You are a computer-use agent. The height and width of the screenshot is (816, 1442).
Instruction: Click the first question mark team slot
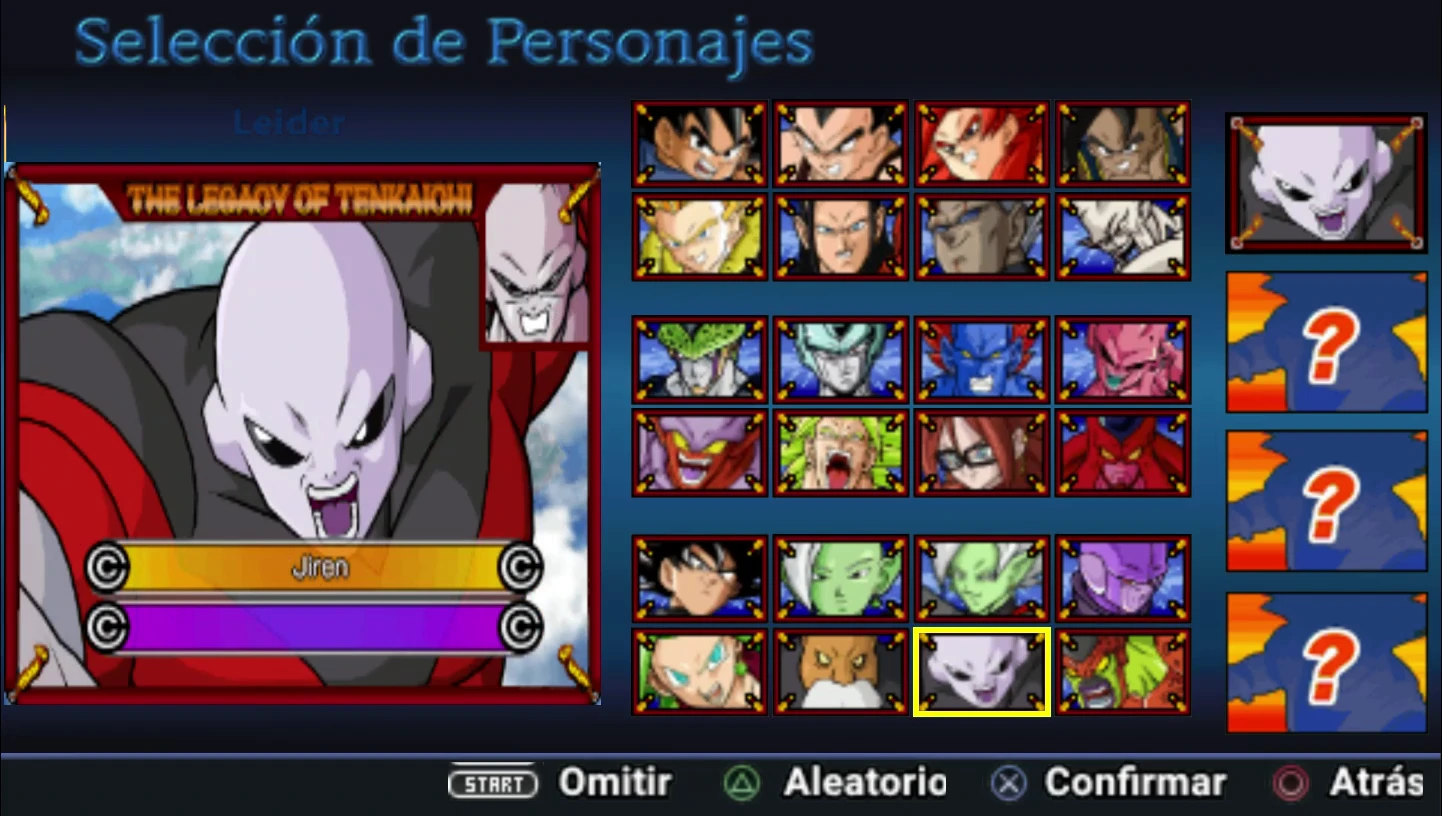click(1325, 343)
